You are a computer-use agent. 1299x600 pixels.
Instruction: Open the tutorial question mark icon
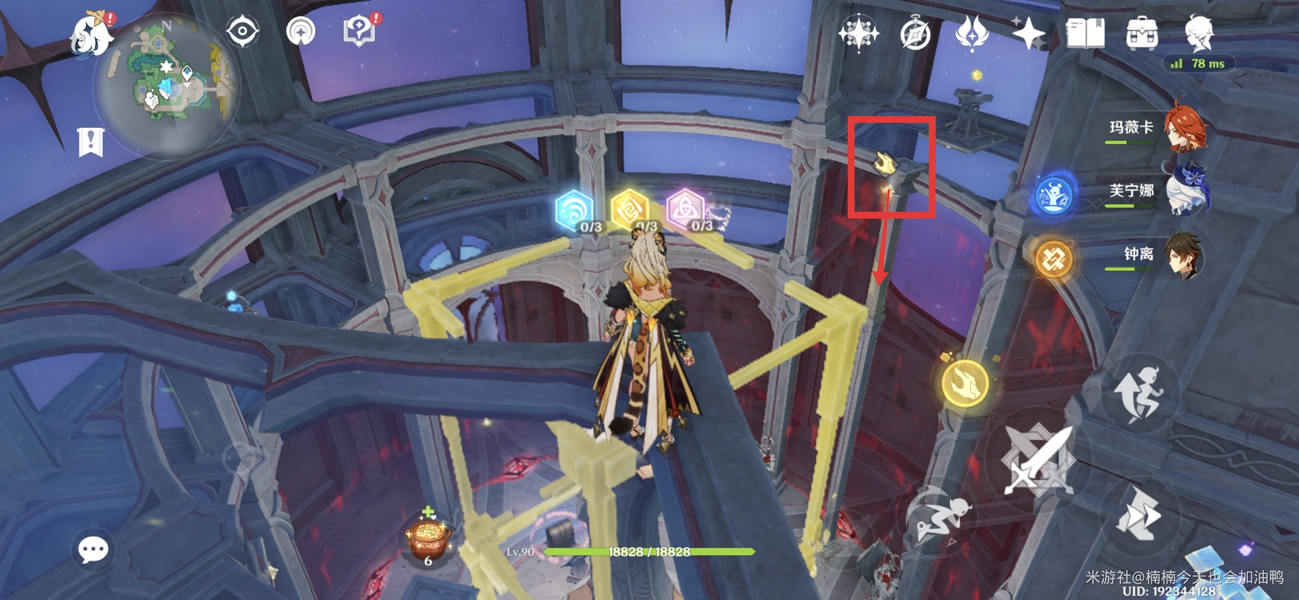[359, 32]
